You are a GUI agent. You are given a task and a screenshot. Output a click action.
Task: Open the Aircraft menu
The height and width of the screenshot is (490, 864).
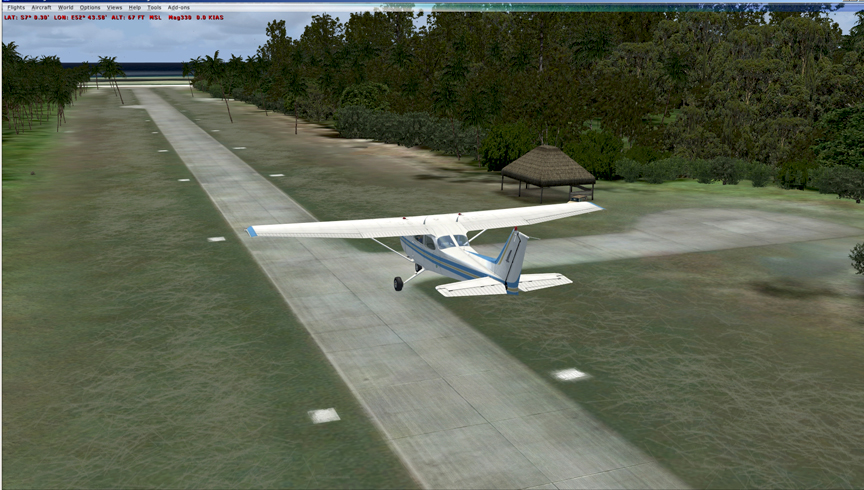[x=41, y=7]
